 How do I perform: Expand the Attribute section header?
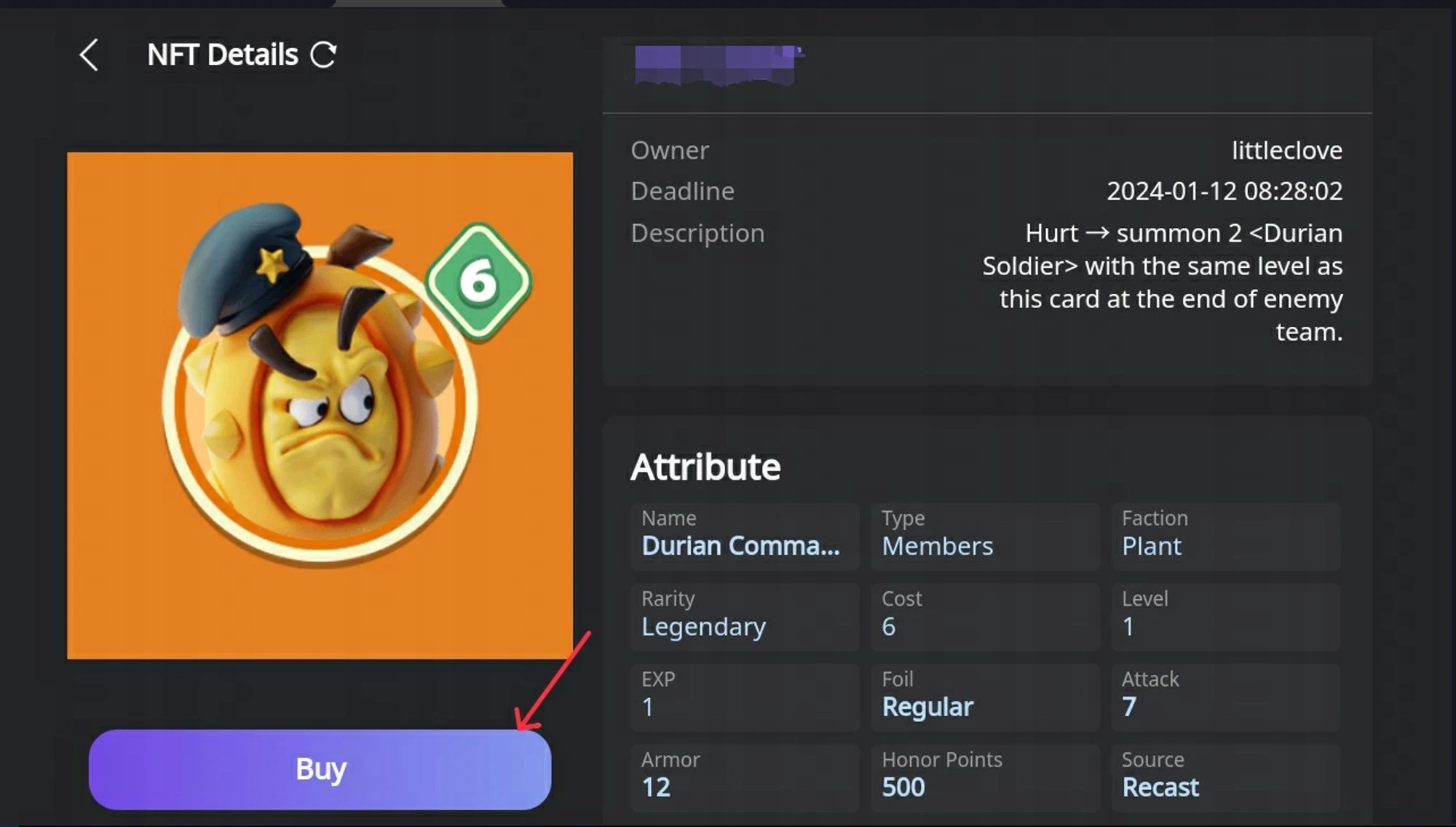(705, 466)
